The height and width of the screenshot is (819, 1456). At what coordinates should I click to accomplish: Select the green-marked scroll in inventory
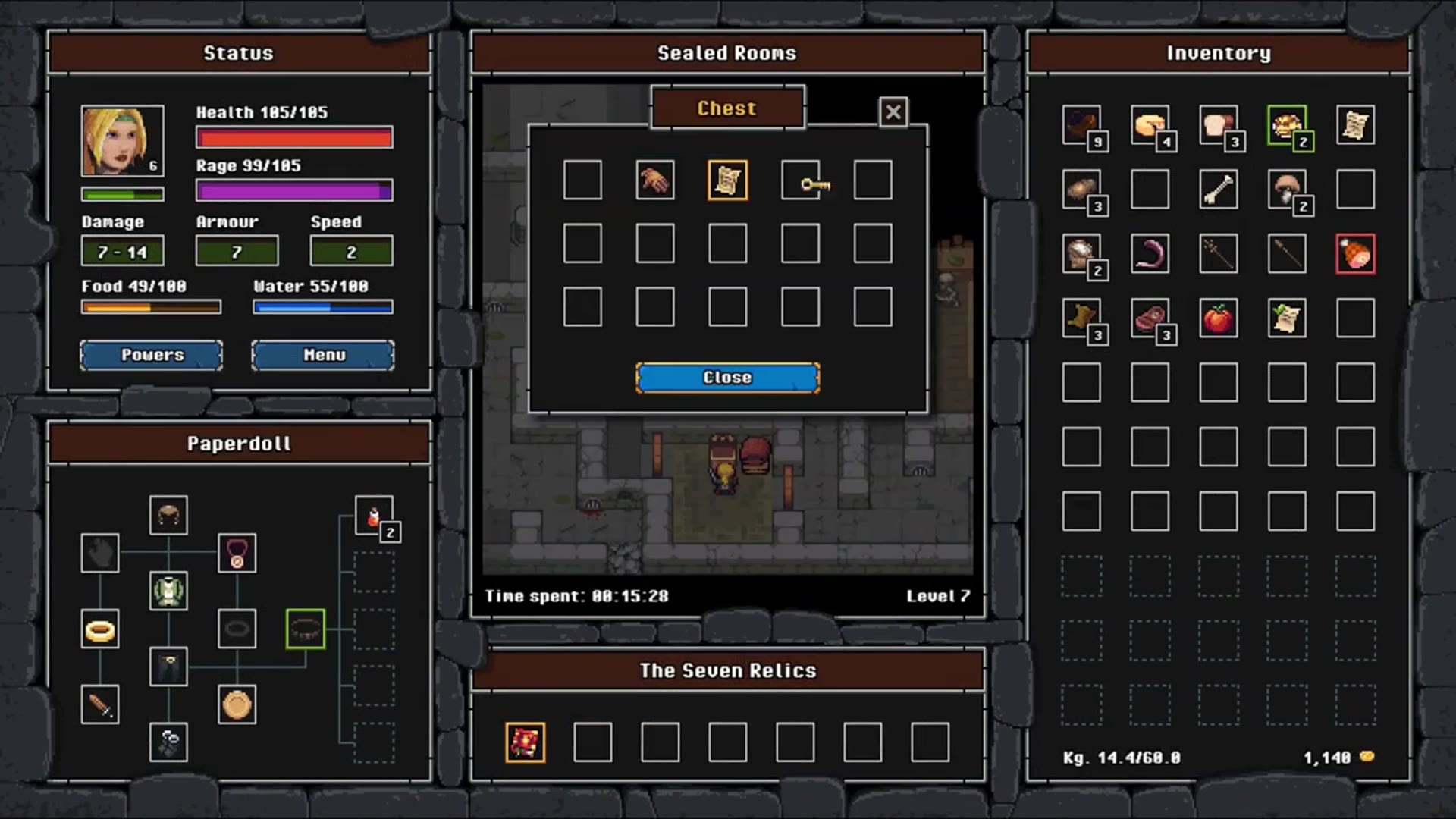1286,318
